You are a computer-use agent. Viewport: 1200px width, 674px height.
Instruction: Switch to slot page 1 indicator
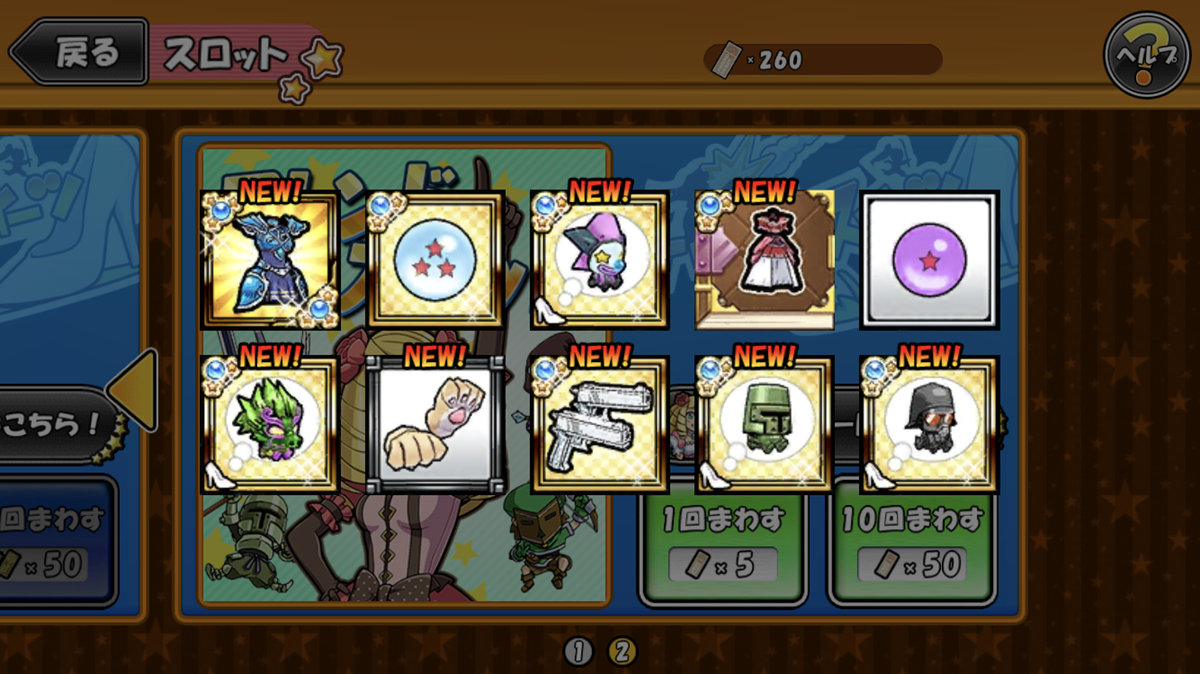[x=578, y=652]
